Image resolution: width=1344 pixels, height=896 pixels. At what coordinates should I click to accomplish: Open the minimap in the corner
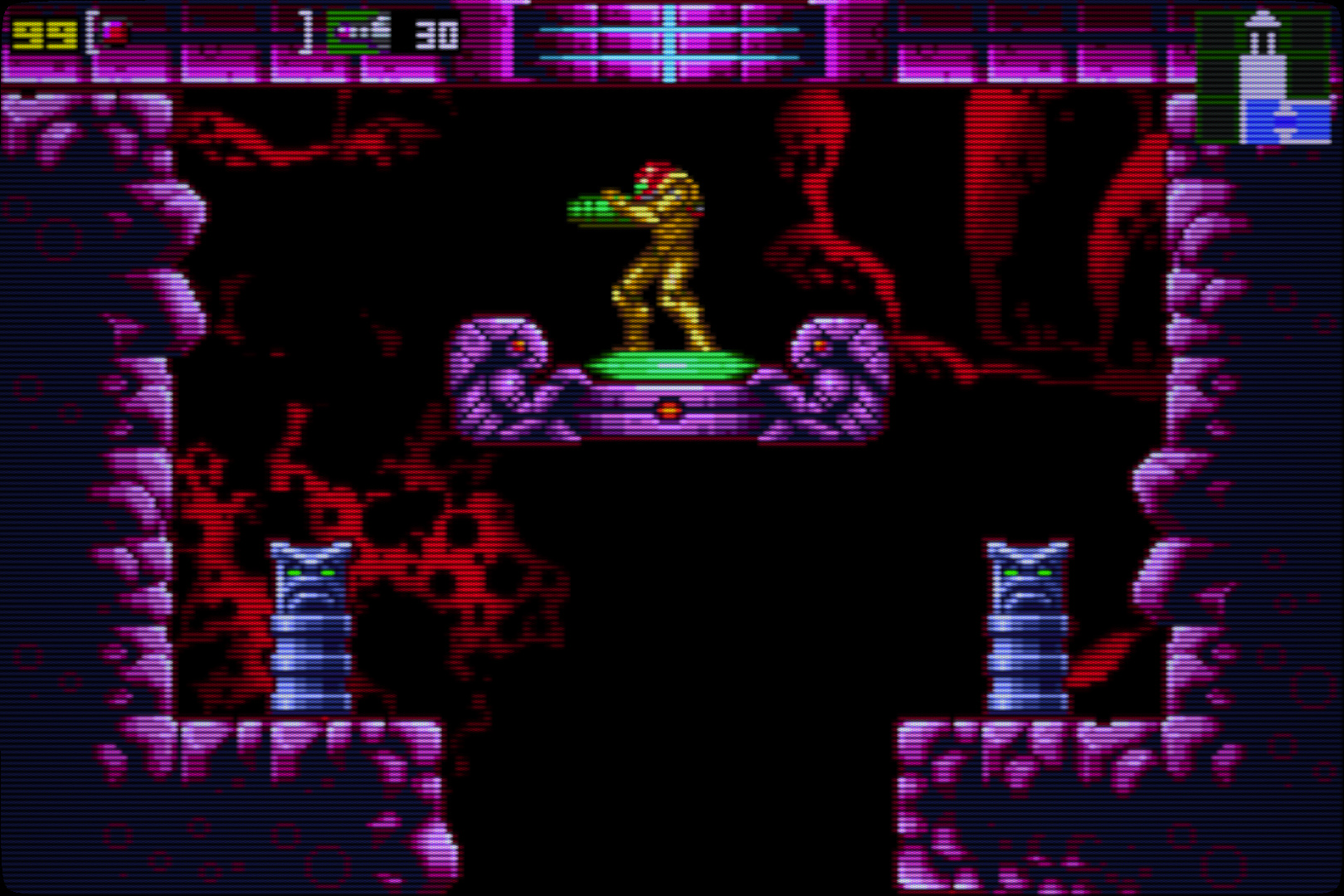click(x=1262, y=76)
